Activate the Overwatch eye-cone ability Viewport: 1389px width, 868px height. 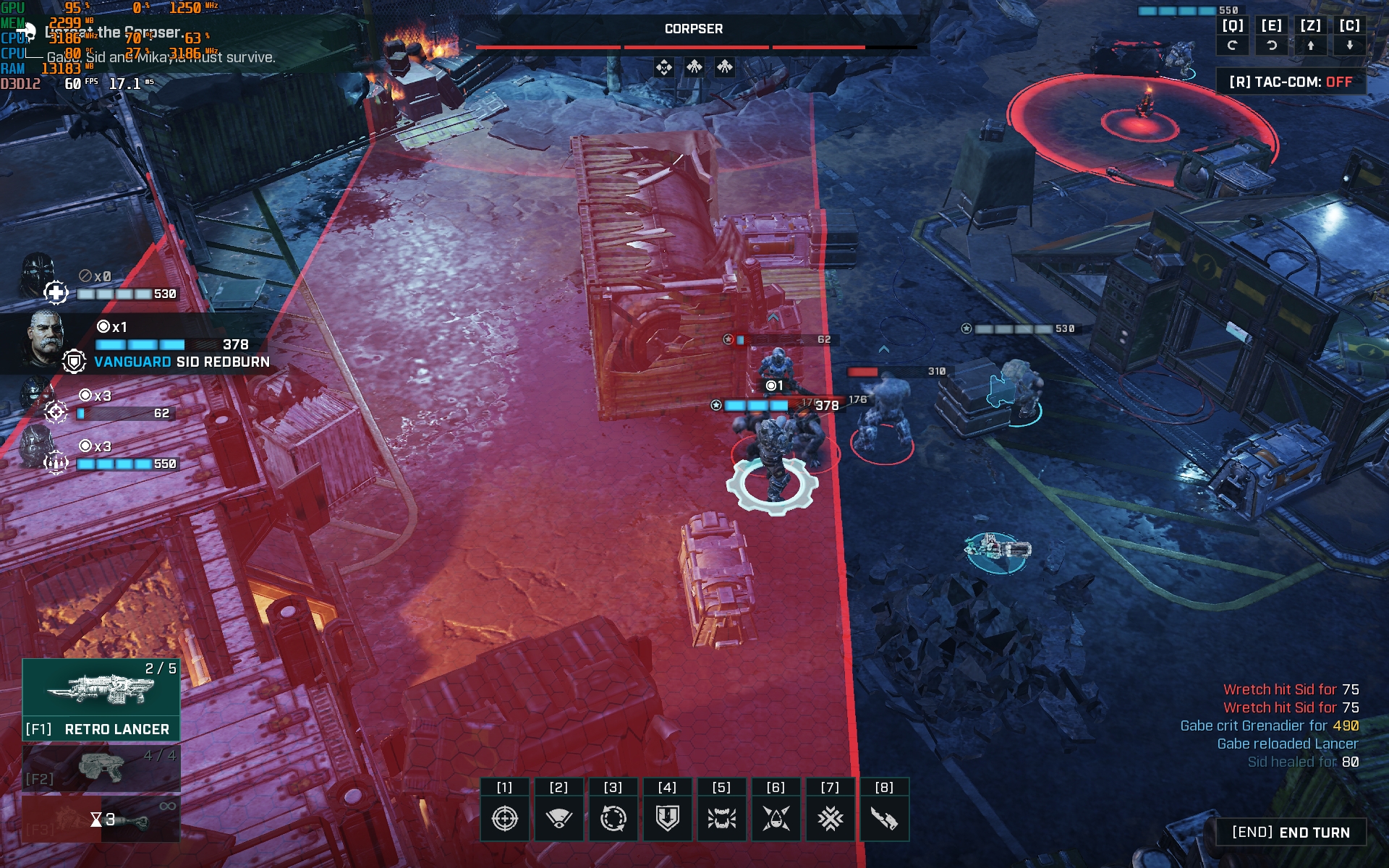click(x=558, y=818)
